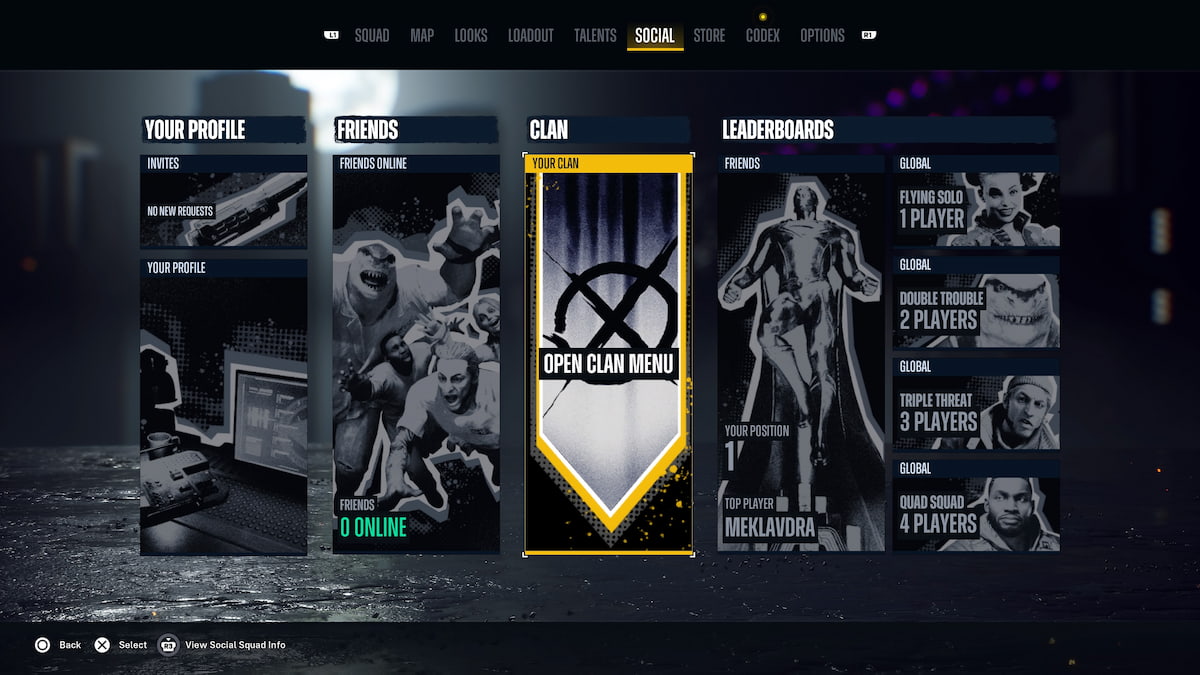Go to the Looks tab
The height and width of the screenshot is (675, 1200).
point(471,36)
